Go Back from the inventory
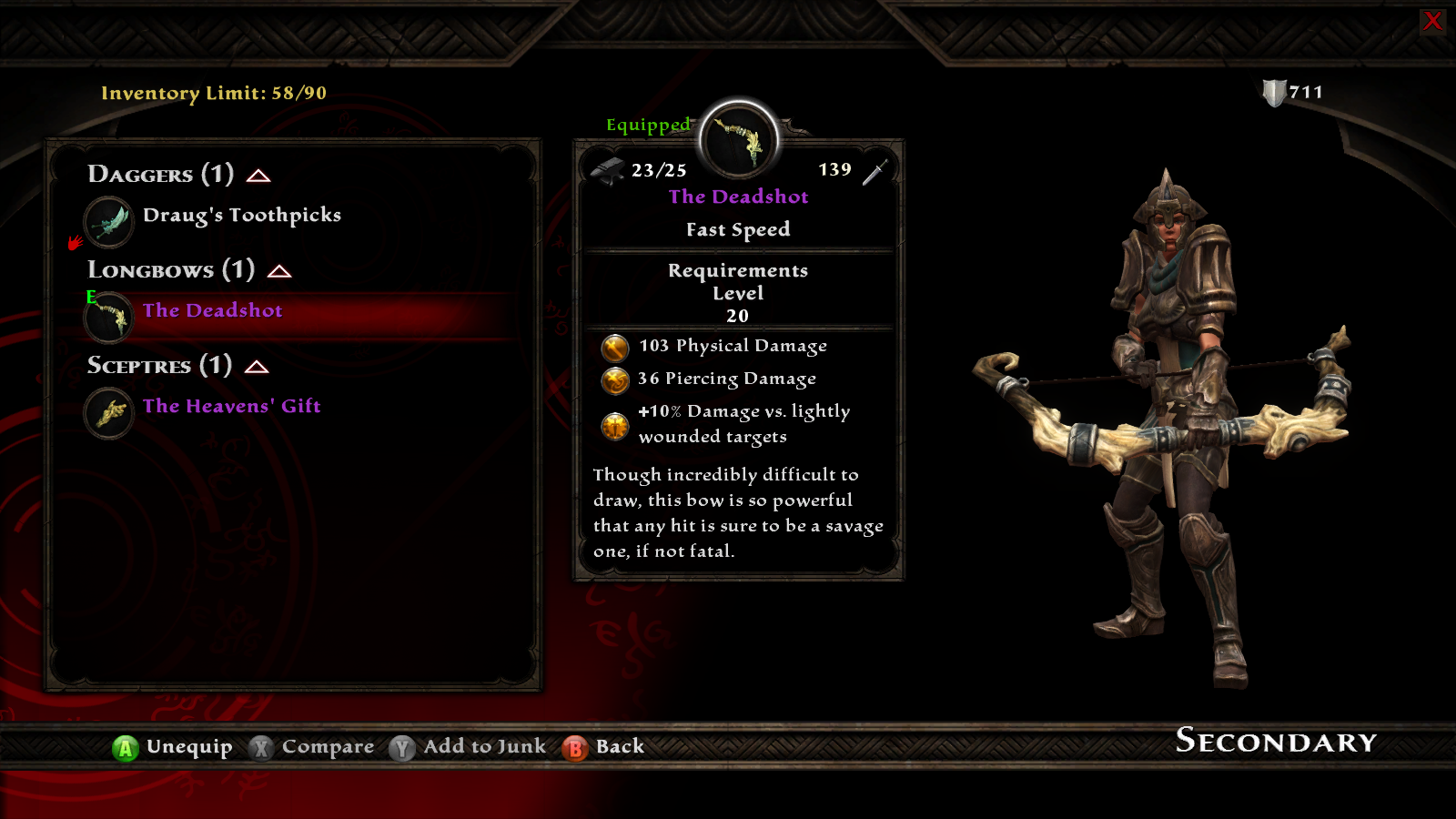 pyautogui.click(x=604, y=747)
